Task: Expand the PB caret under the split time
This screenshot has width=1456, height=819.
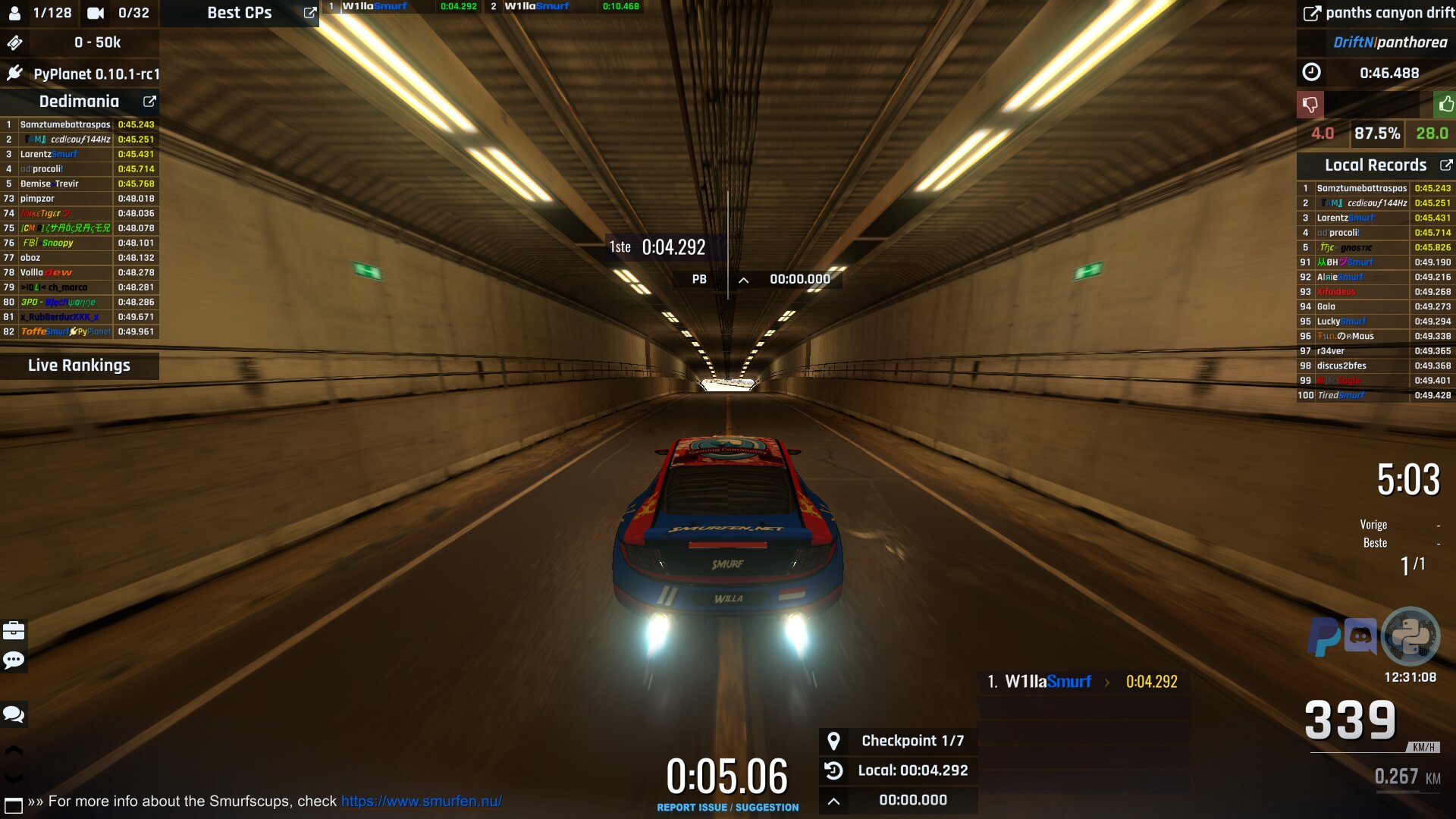Action: [x=742, y=279]
